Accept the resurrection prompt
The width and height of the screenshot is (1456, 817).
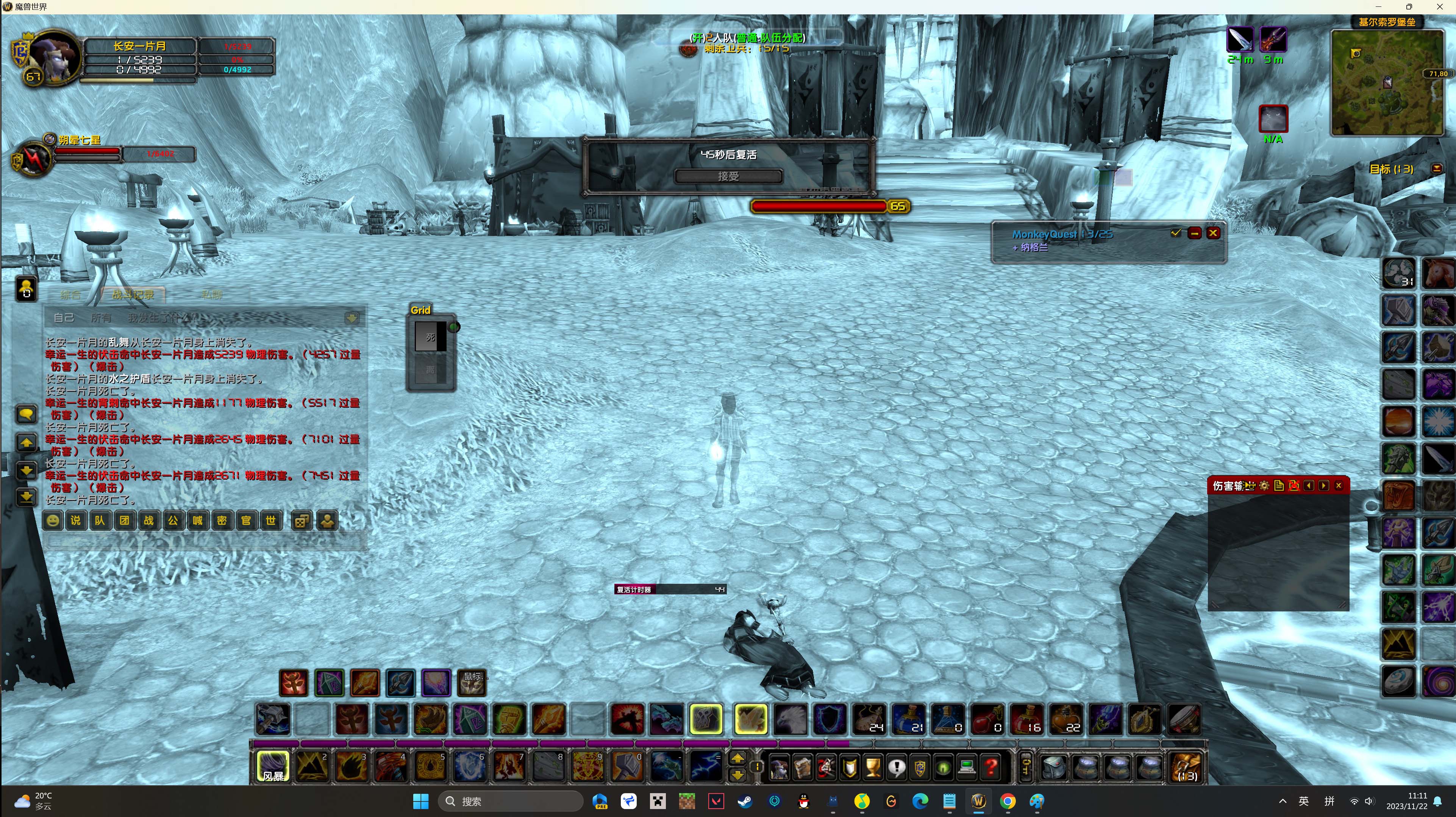coord(728,176)
